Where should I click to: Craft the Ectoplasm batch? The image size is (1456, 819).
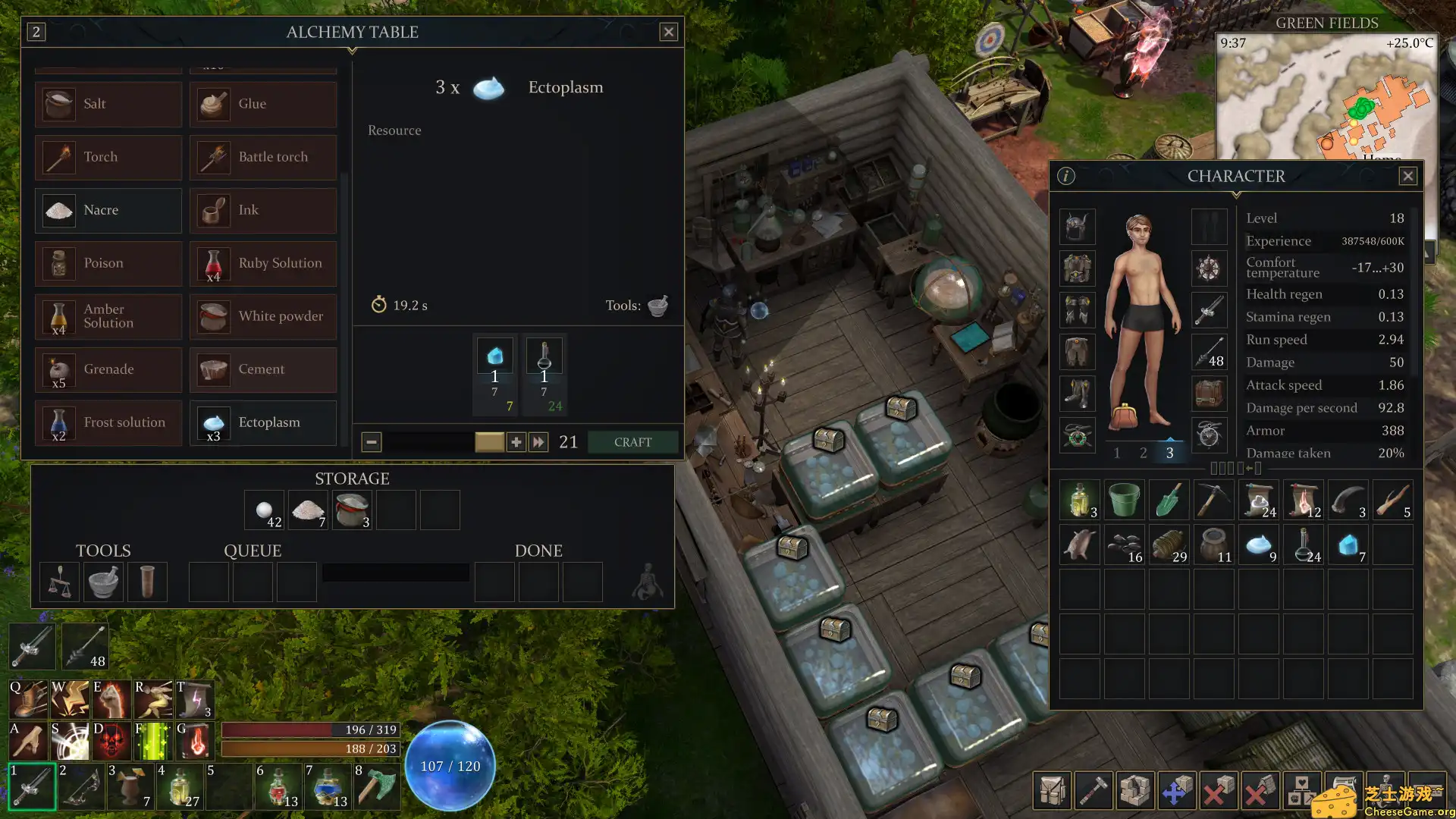click(632, 442)
